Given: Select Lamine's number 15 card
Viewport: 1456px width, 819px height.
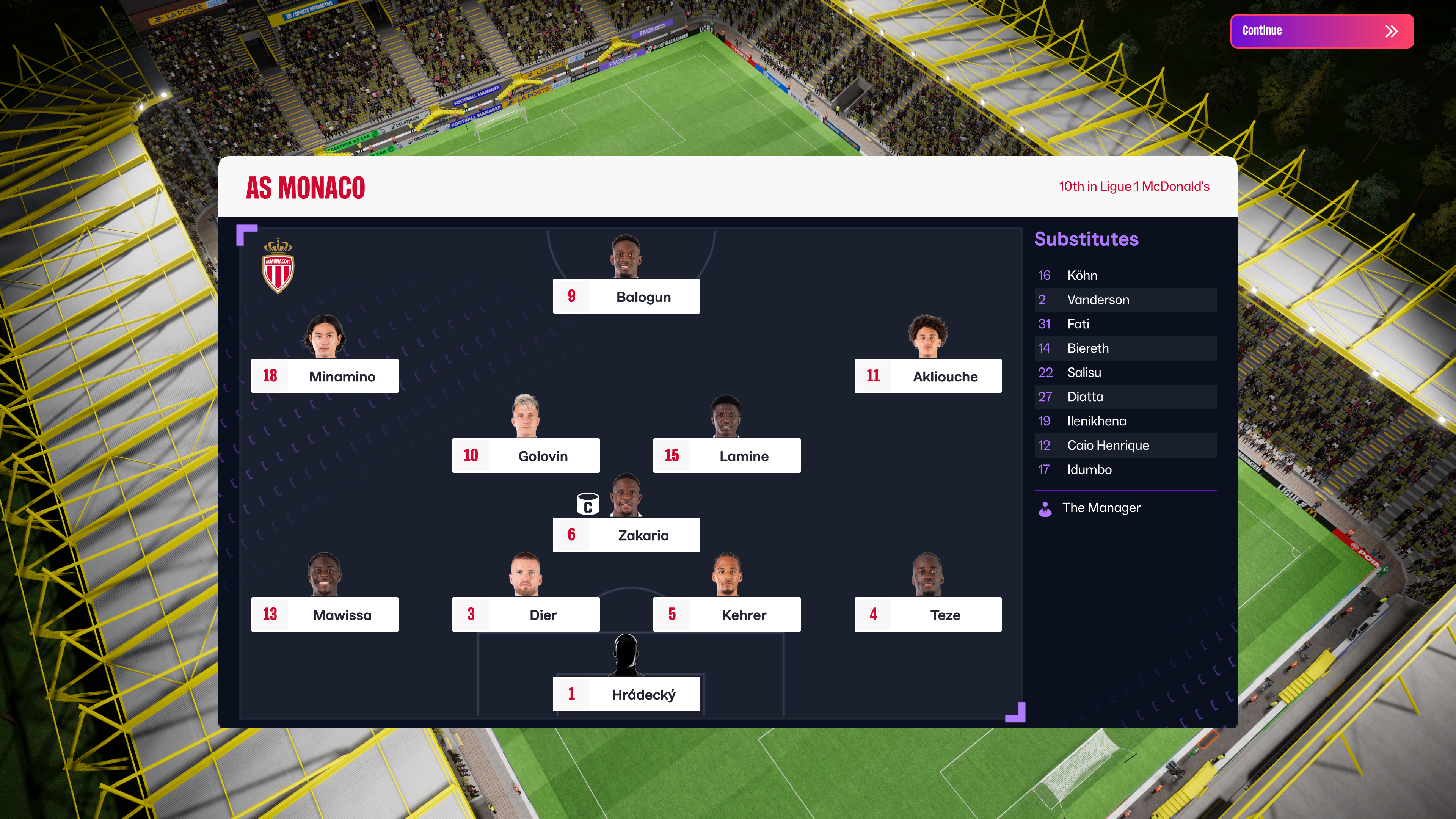Looking at the screenshot, I should click(x=726, y=456).
